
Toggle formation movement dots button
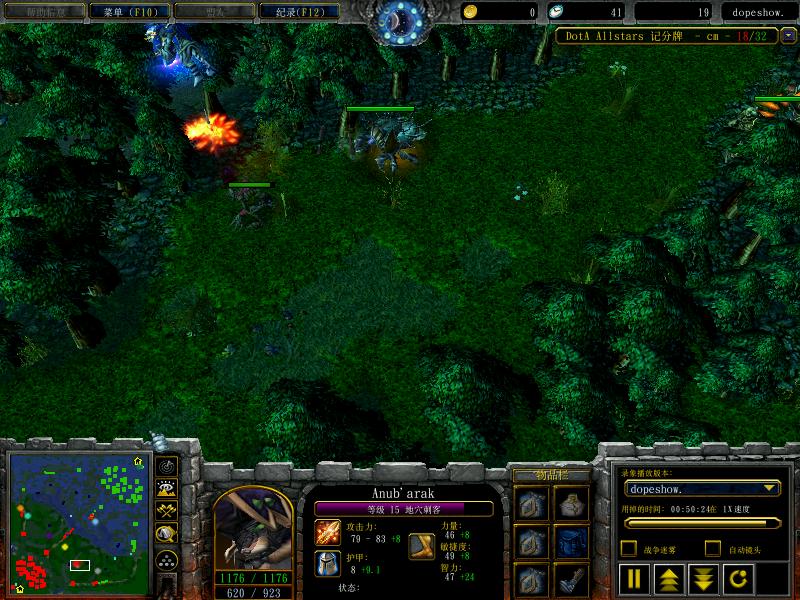[167, 561]
